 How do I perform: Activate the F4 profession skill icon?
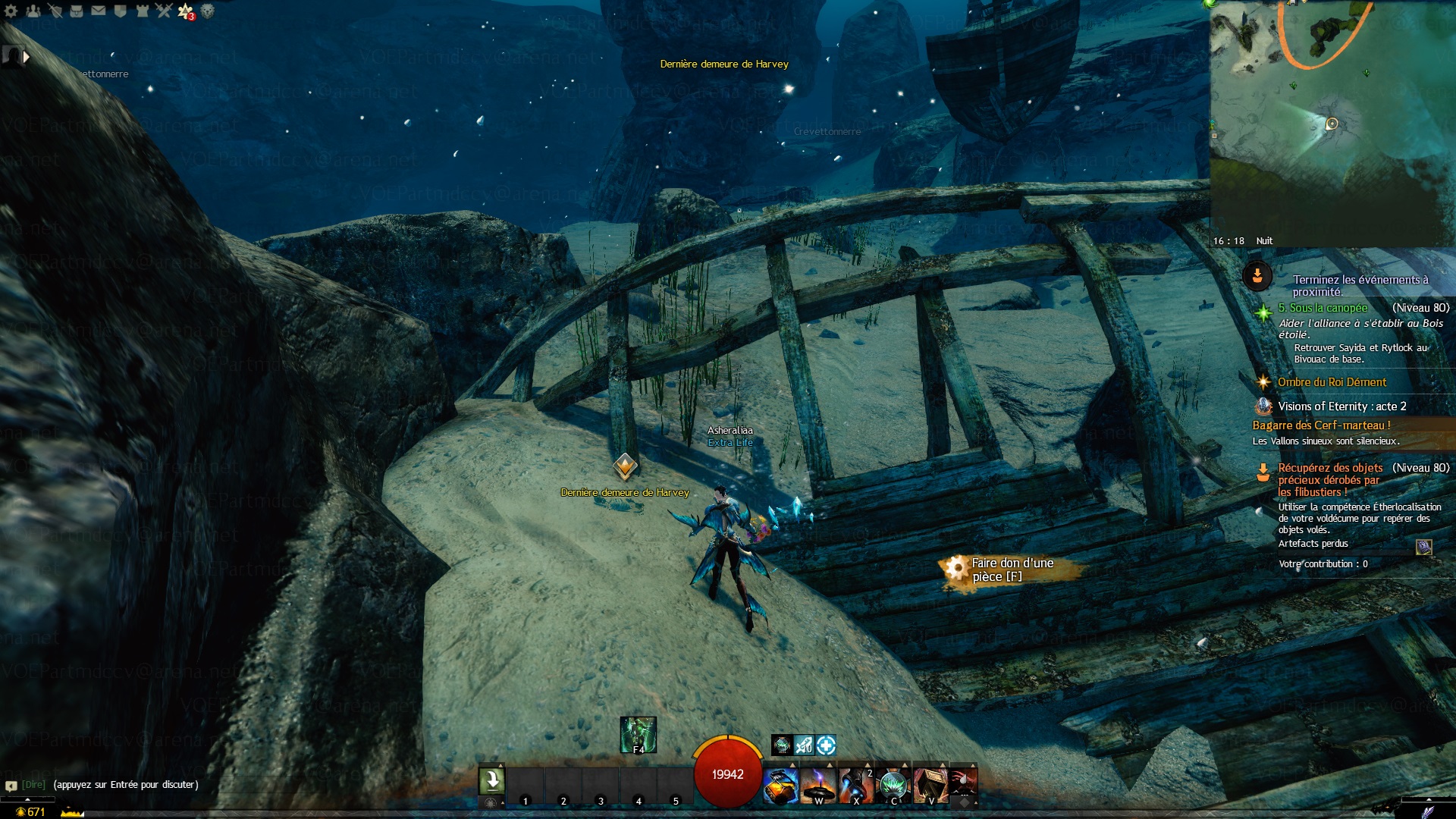(x=638, y=734)
